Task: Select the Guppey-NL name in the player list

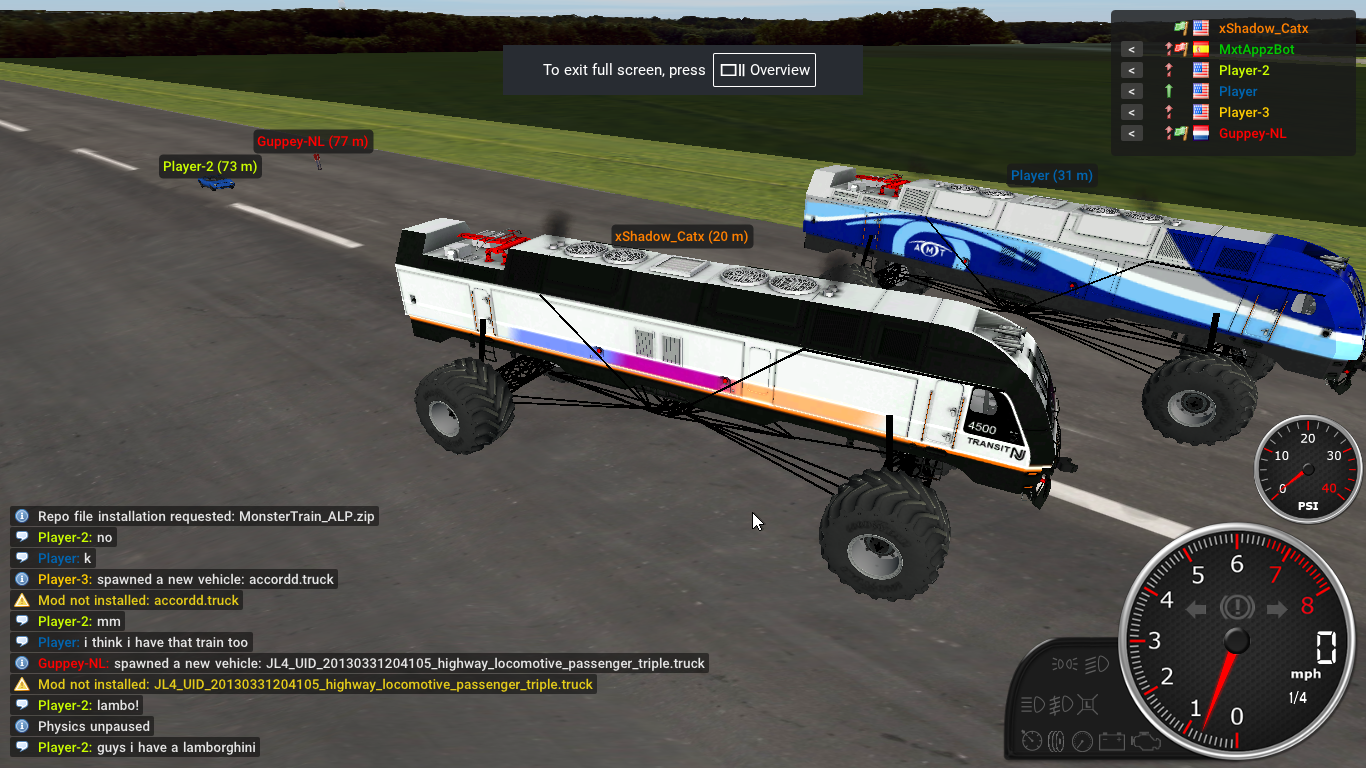Action: (x=1252, y=134)
